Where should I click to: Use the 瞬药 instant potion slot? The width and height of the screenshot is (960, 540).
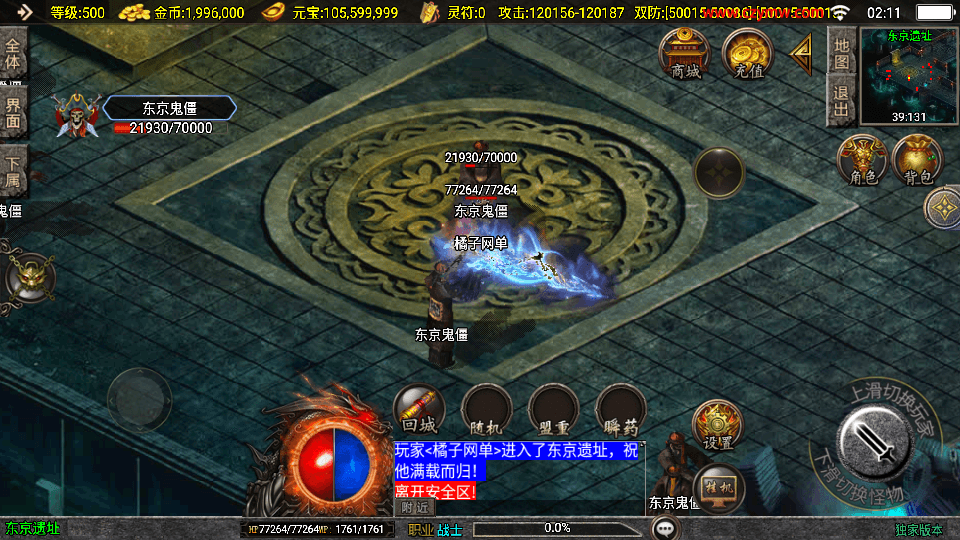pyautogui.click(x=620, y=410)
